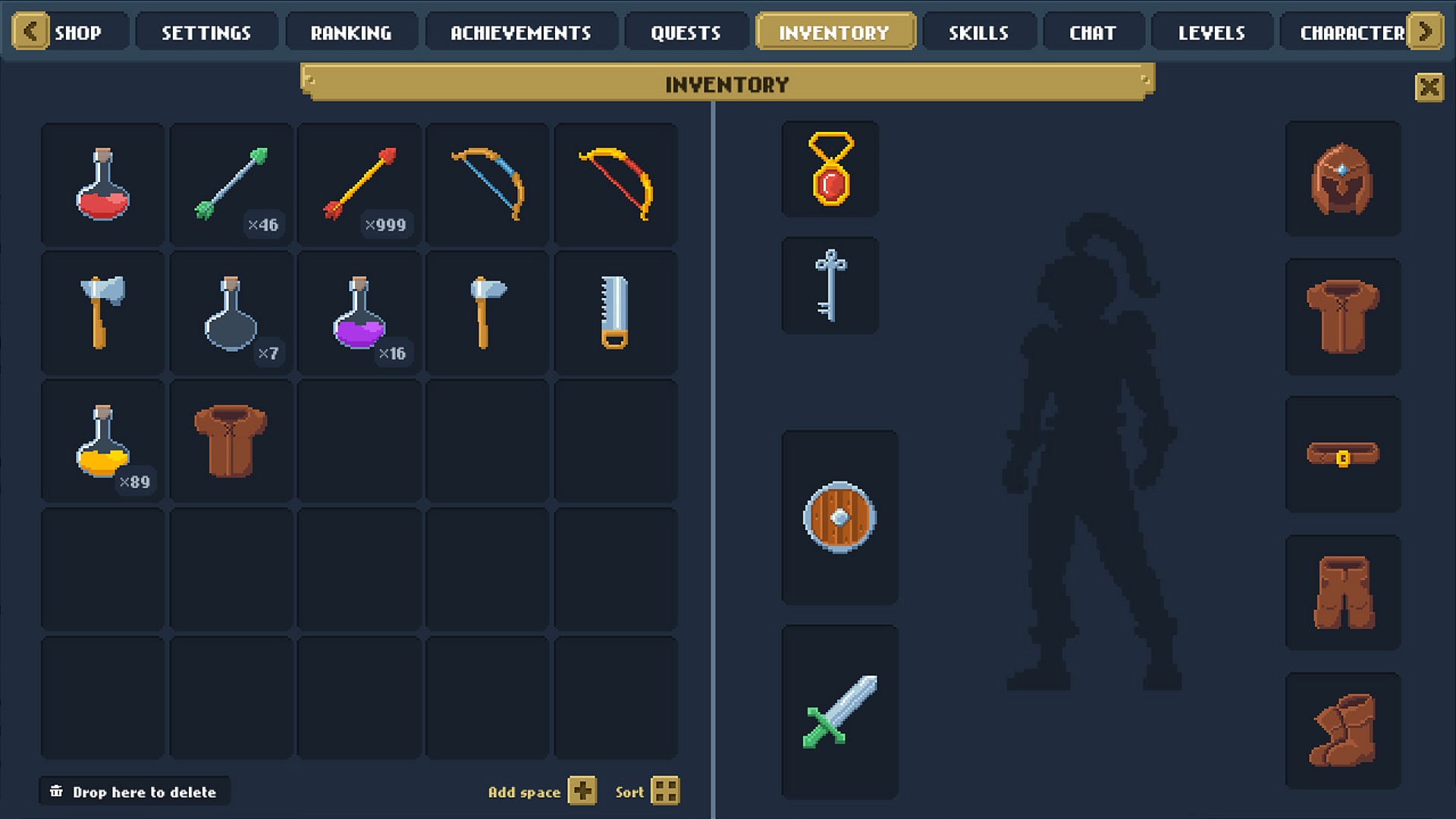Select the equipped leather helmet

click(1343, 180)
